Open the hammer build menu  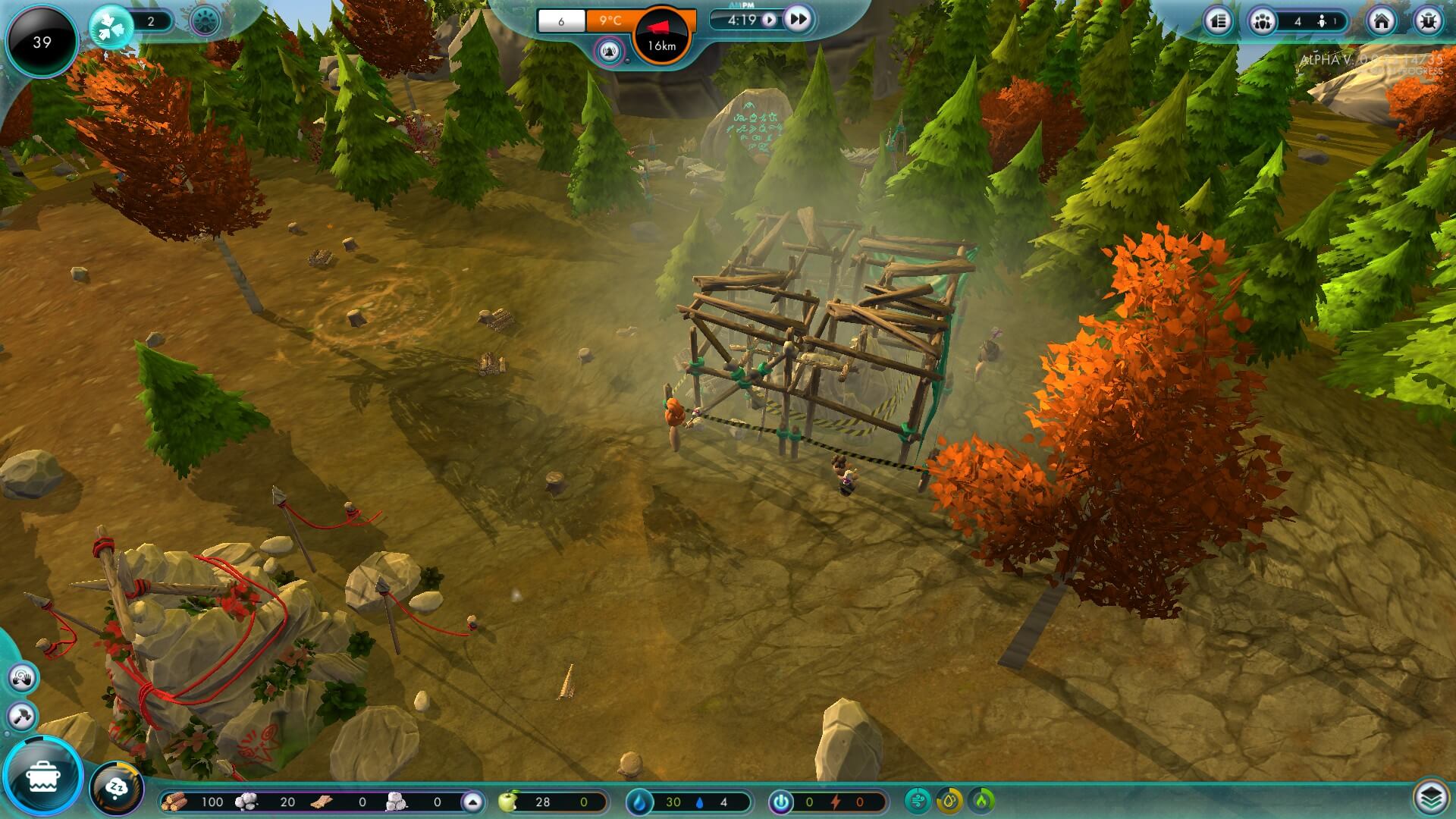[x=22, y=716]
